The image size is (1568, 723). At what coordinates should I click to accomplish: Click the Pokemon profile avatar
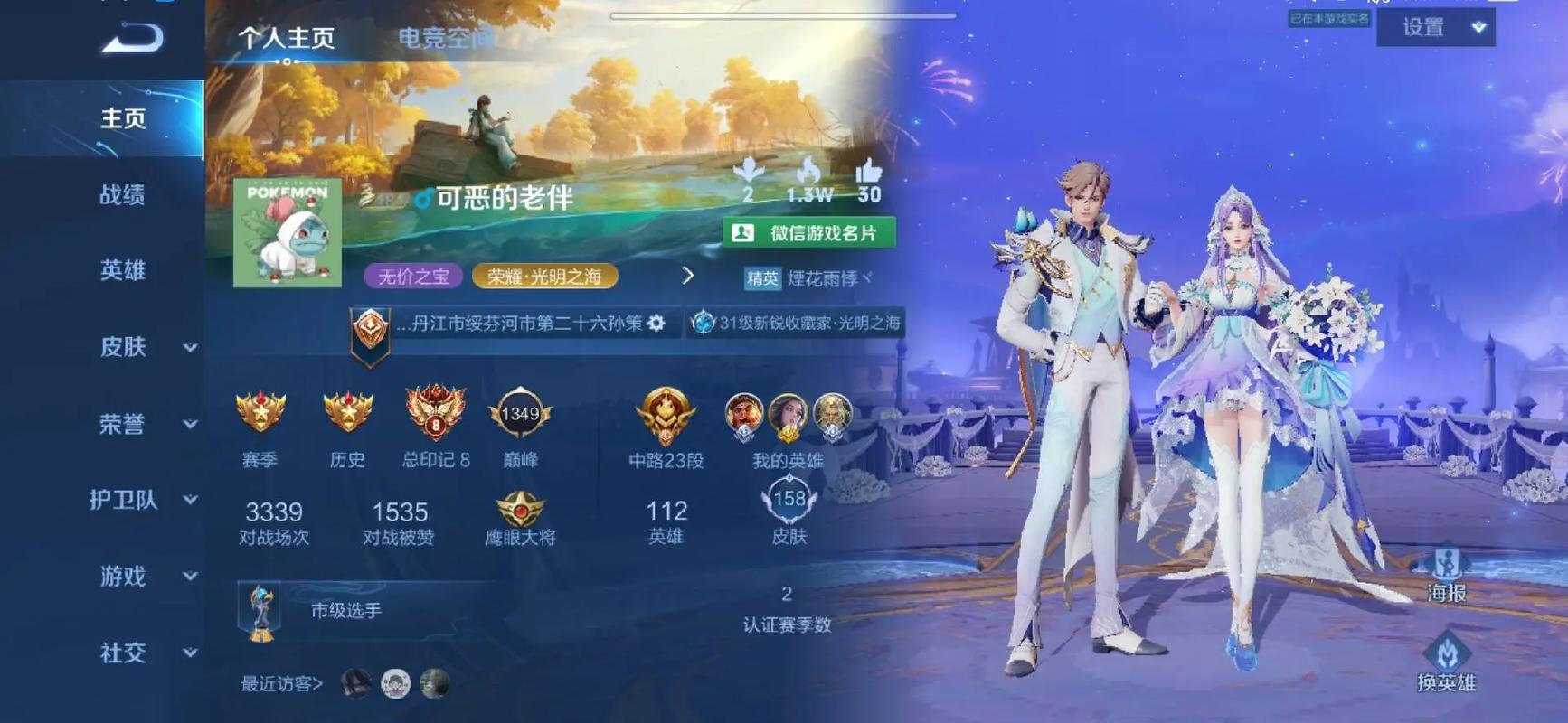click(288, 232)
